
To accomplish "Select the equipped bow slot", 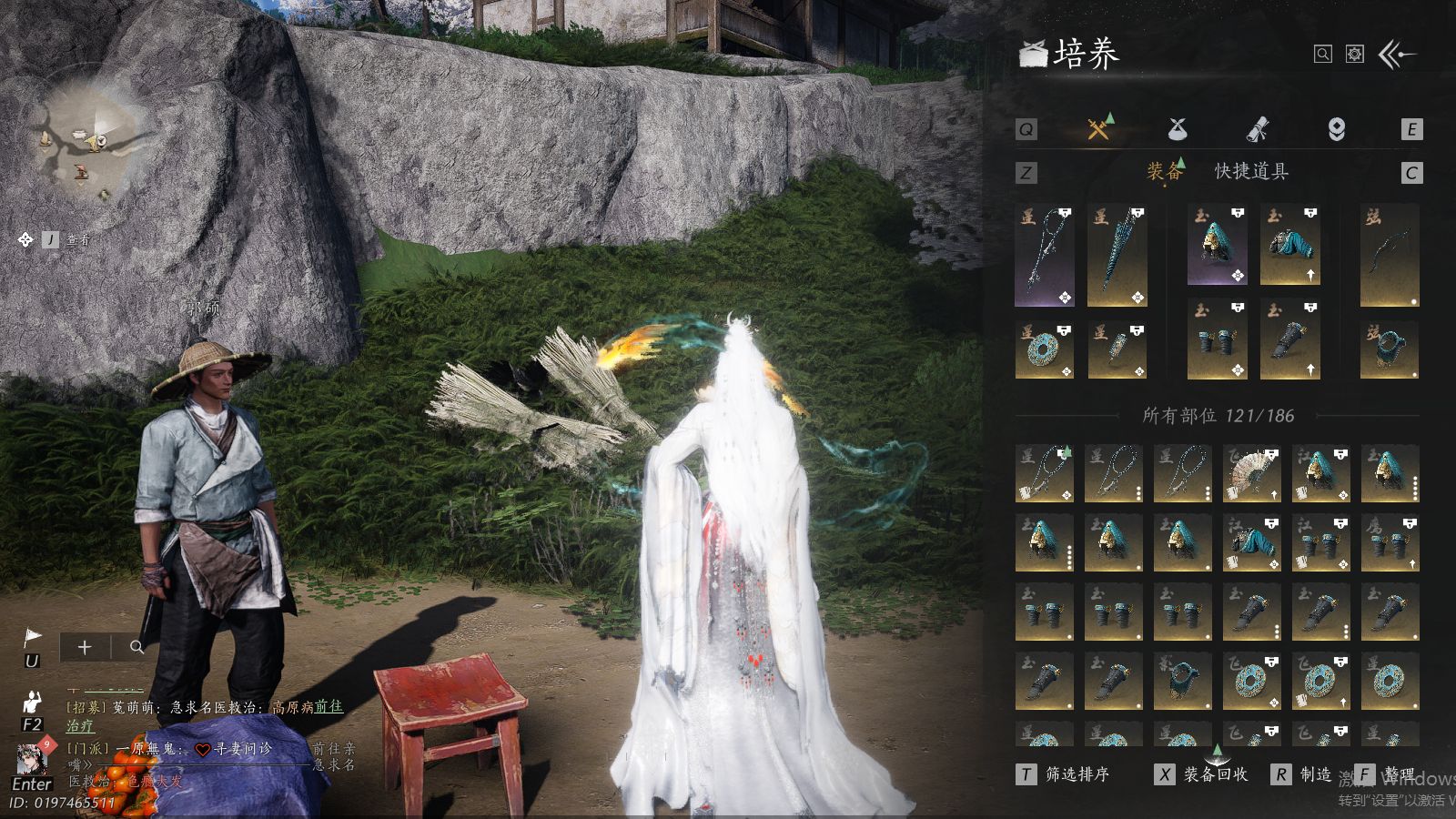I will pyautogui.click(x=1390, y=256).
